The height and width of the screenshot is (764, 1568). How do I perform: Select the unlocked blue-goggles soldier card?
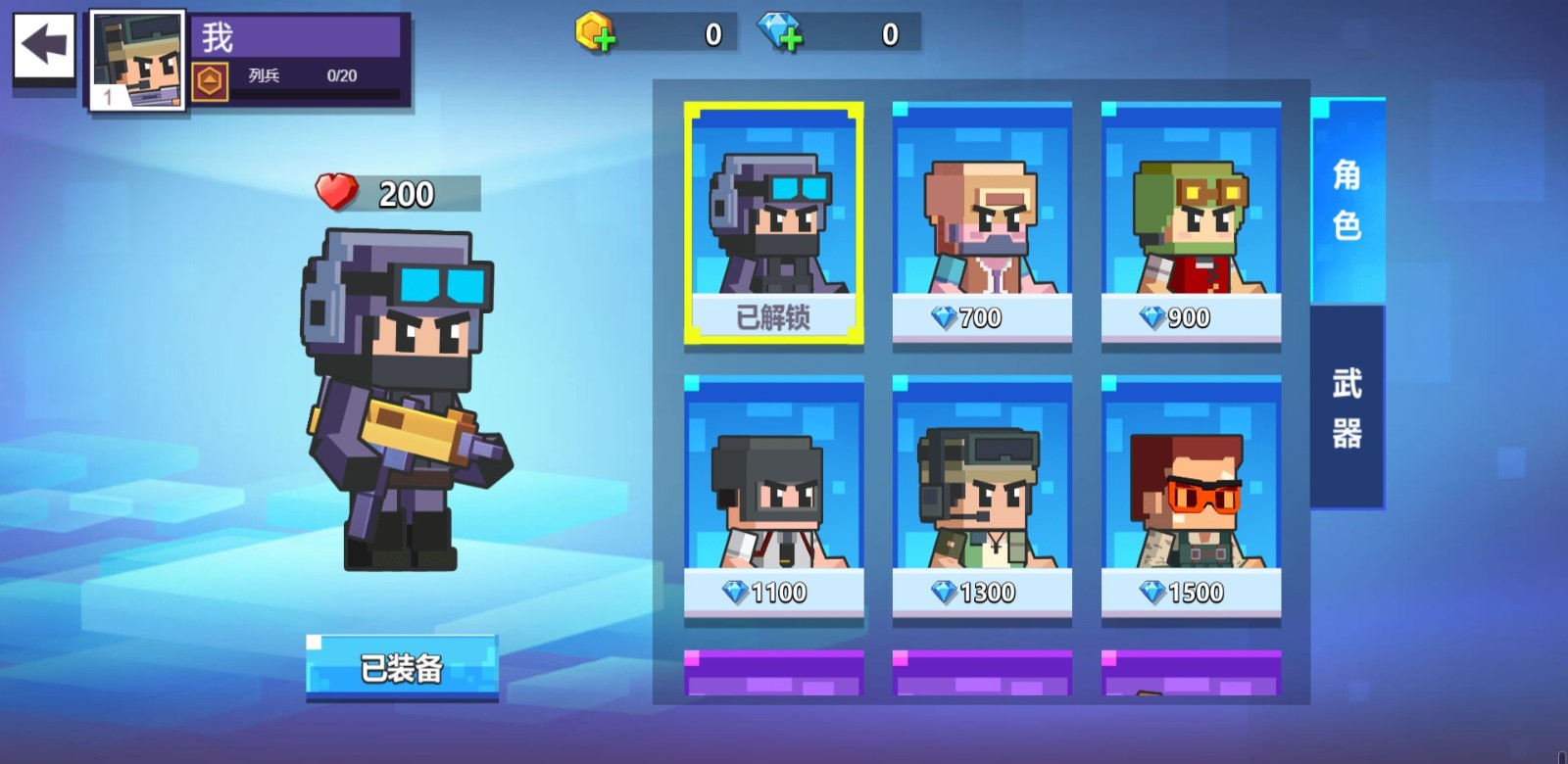tap(773, 223)
